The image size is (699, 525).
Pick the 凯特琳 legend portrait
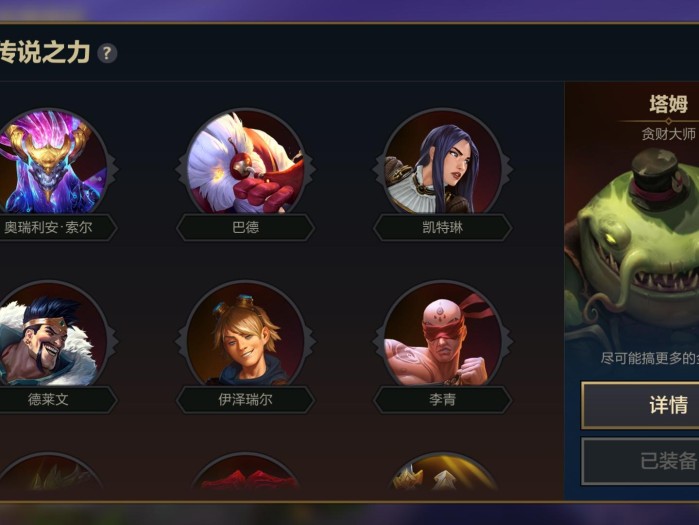442,163
